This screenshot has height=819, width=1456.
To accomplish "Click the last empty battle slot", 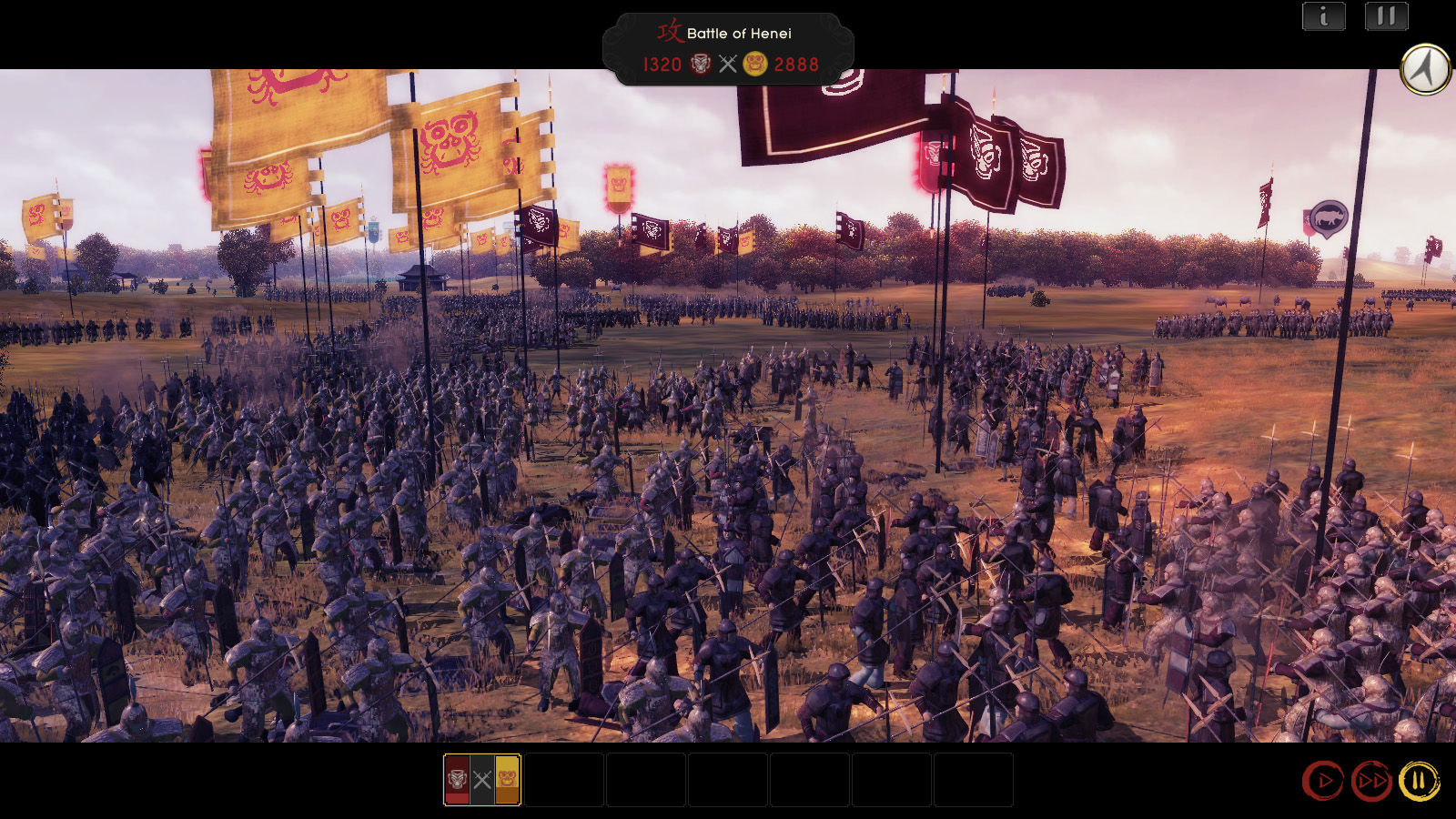I will tap(974, 780).
